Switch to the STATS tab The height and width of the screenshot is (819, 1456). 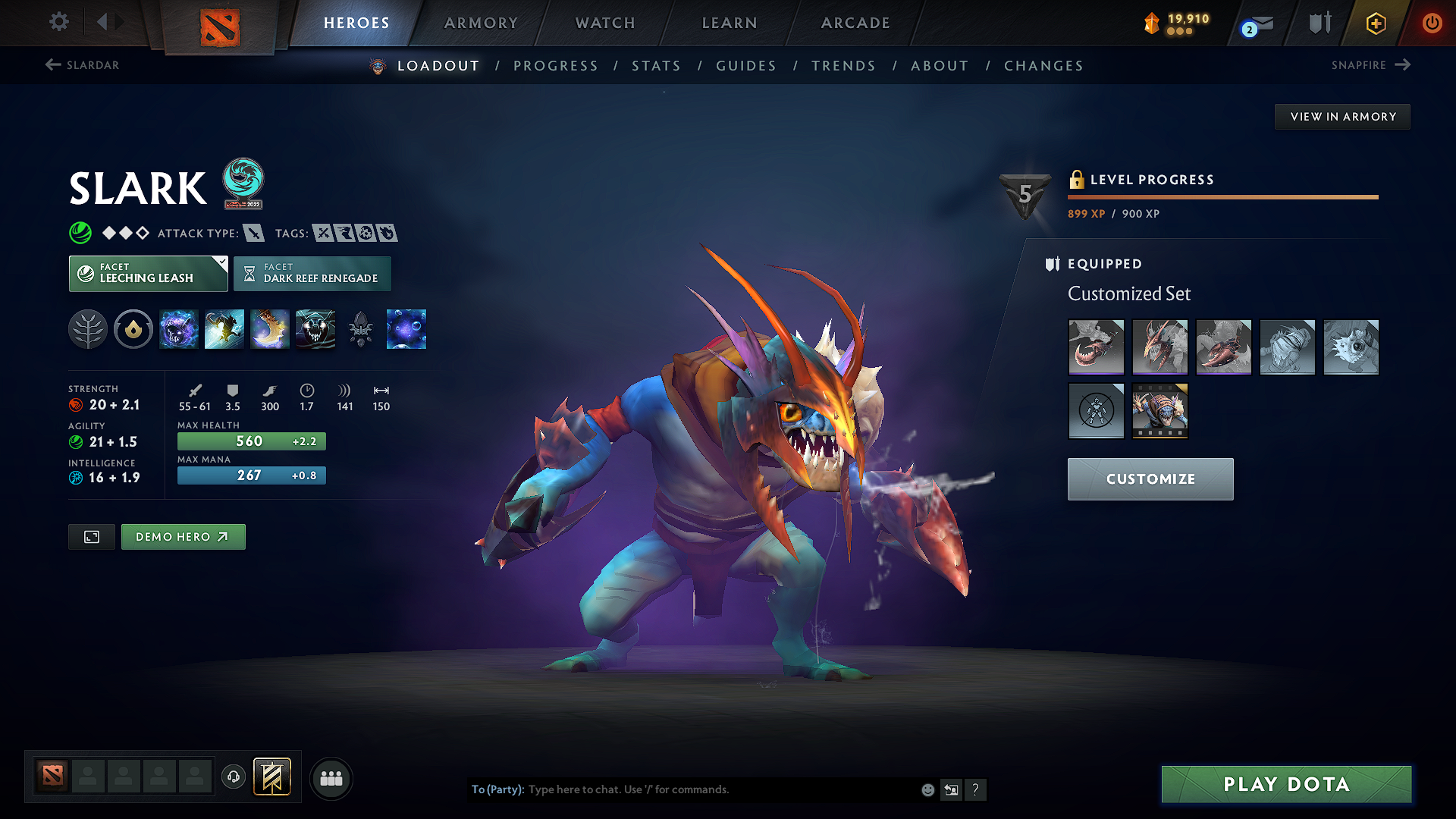657,65
